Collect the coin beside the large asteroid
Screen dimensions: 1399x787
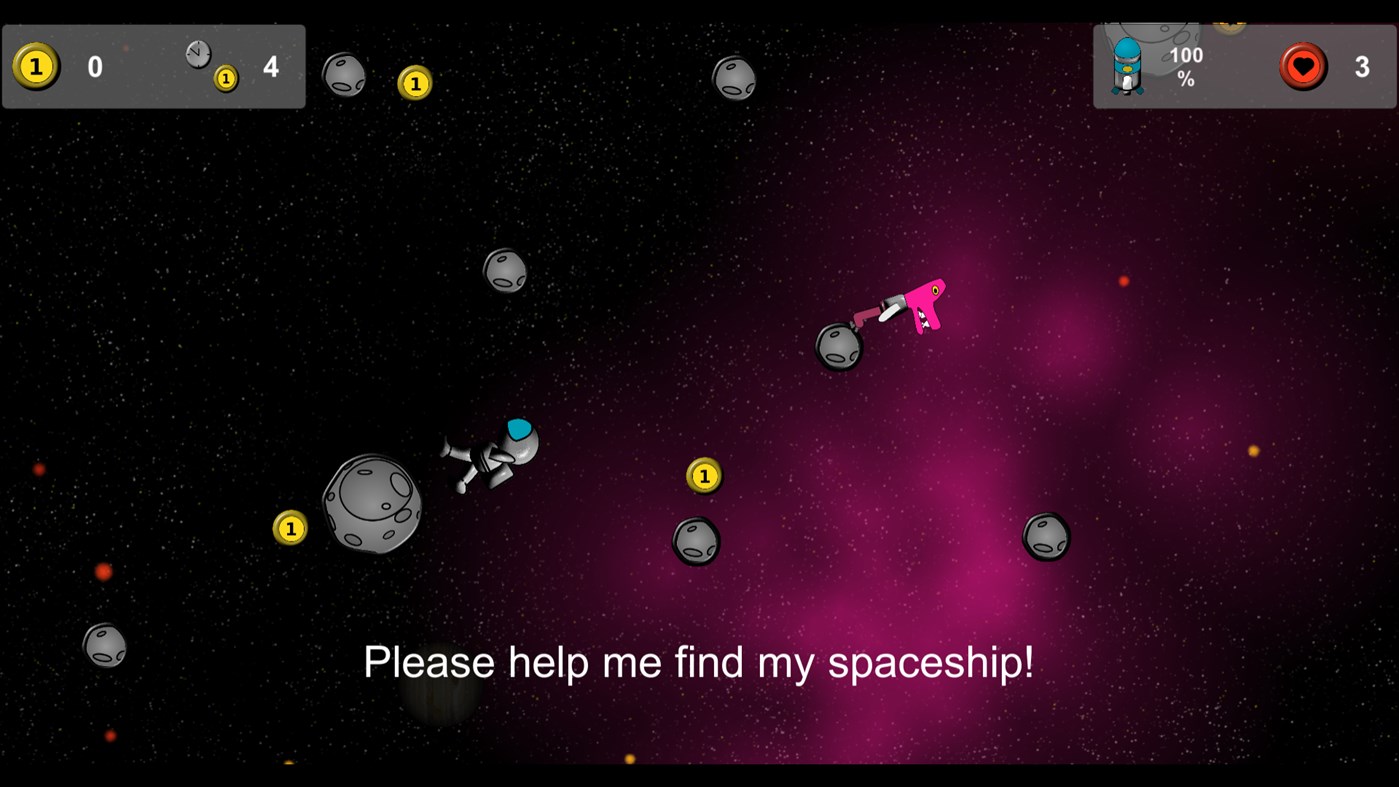(x=290, y=527)
